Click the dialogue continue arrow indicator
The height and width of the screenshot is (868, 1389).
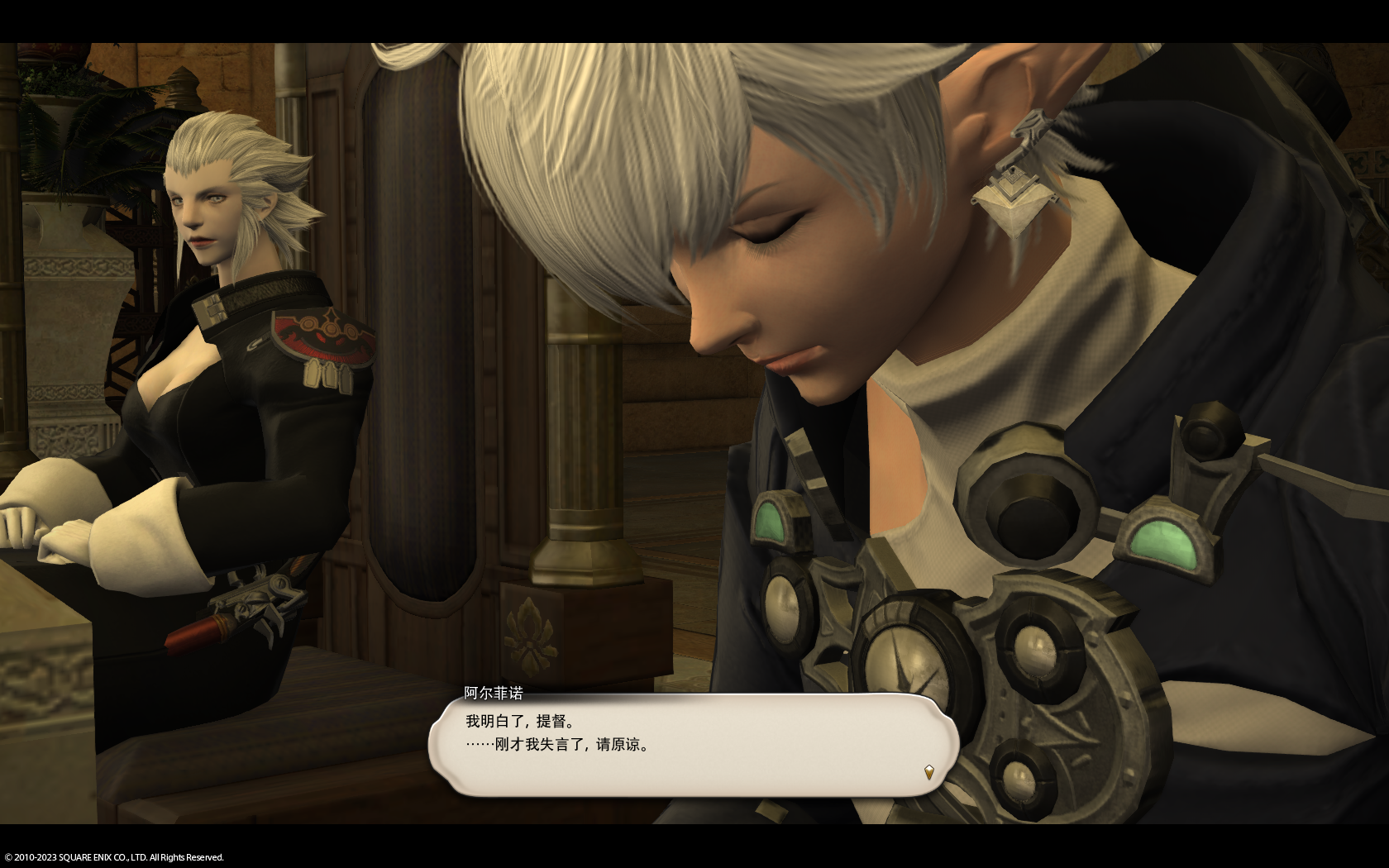[x=929, y=773]
